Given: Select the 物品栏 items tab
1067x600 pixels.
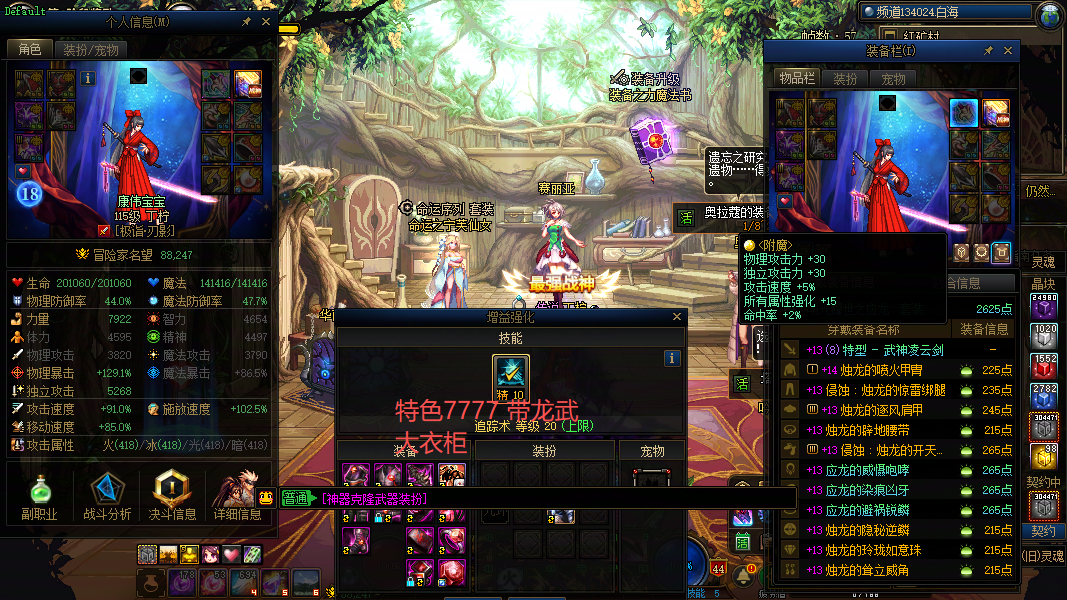Looking at the screenshot, I should 797,78.
